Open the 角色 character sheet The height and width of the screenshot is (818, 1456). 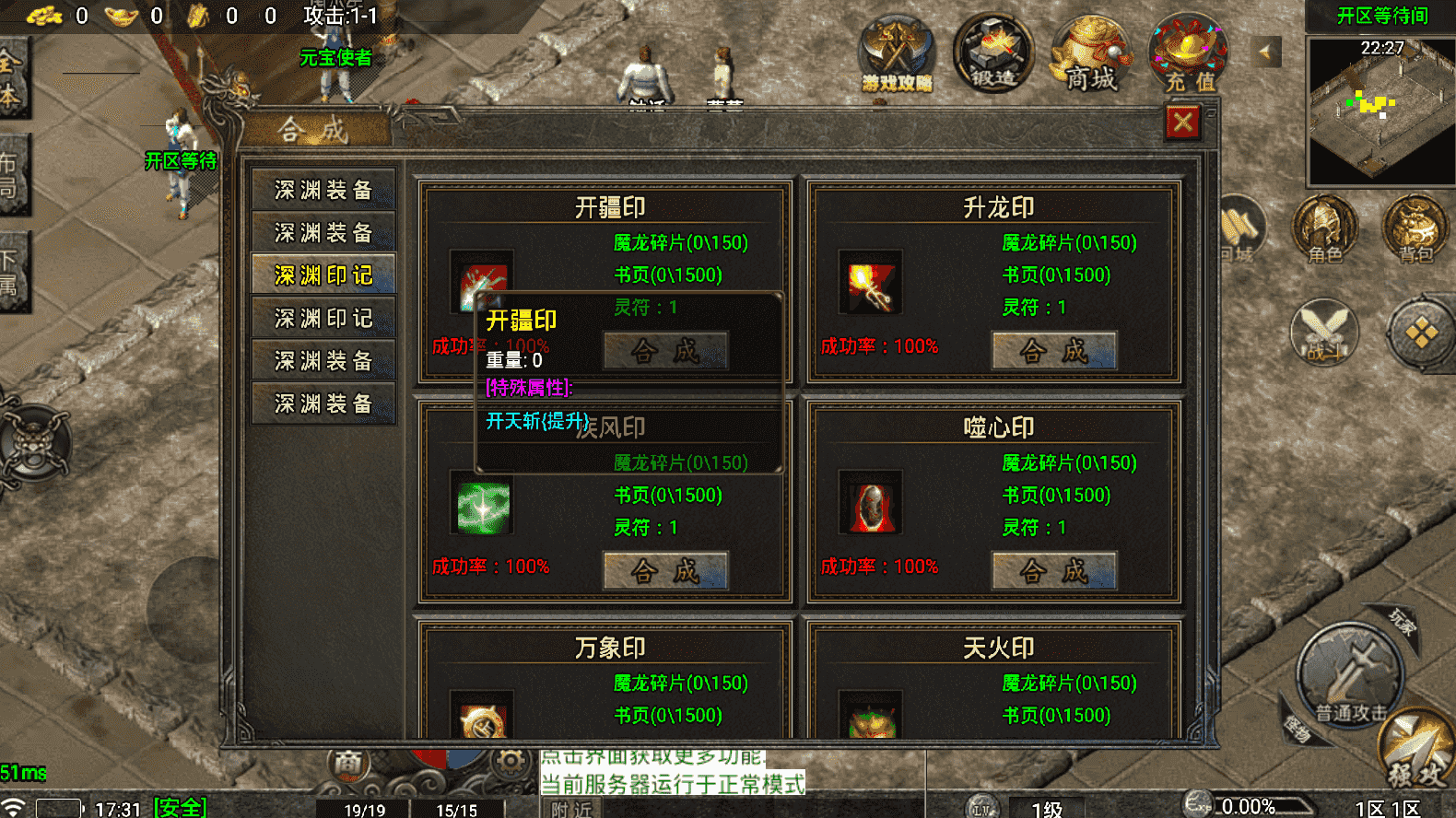point(1325,230)
